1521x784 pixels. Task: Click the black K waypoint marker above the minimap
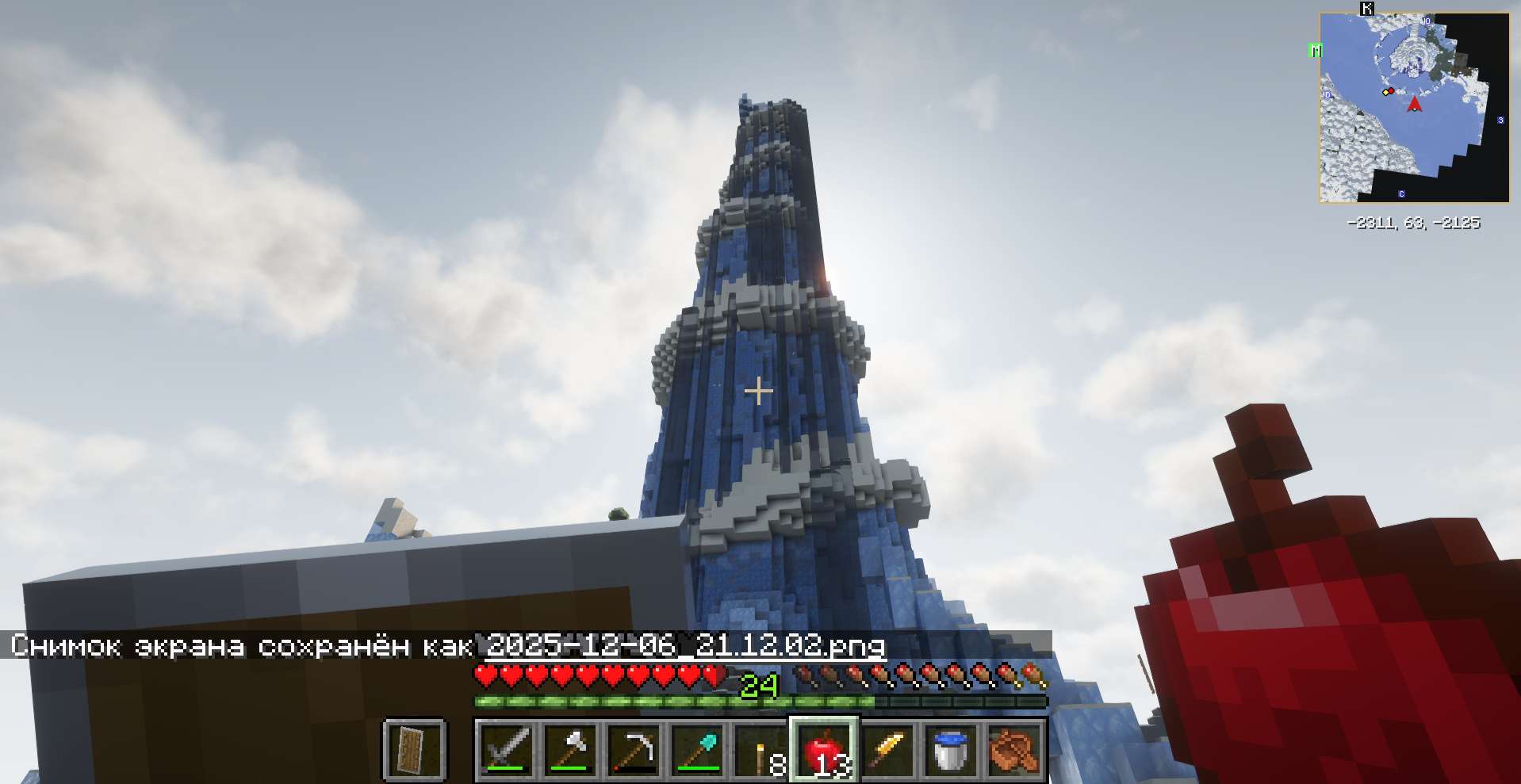[x=1367, y=9]
